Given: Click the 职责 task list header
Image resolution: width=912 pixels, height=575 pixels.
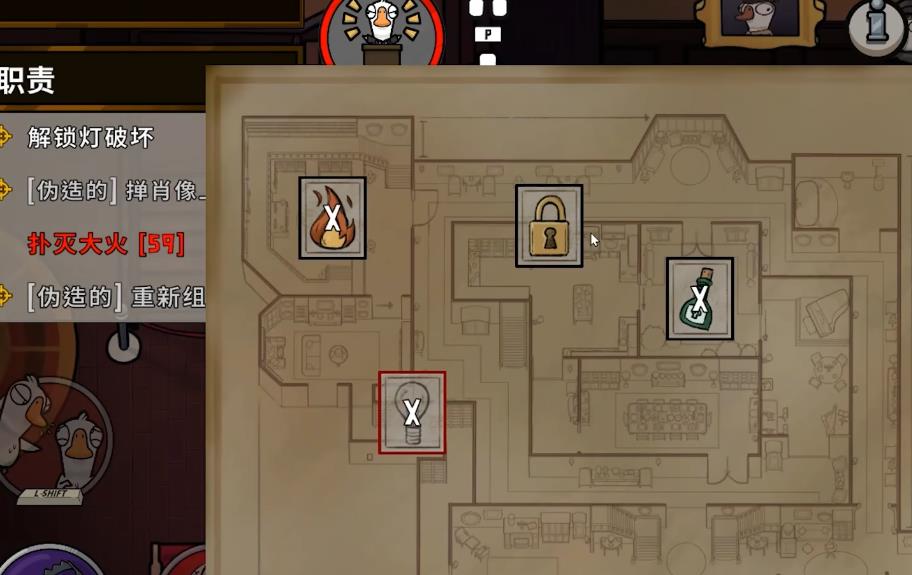Looking at the screenshot, I should point(30,80).
